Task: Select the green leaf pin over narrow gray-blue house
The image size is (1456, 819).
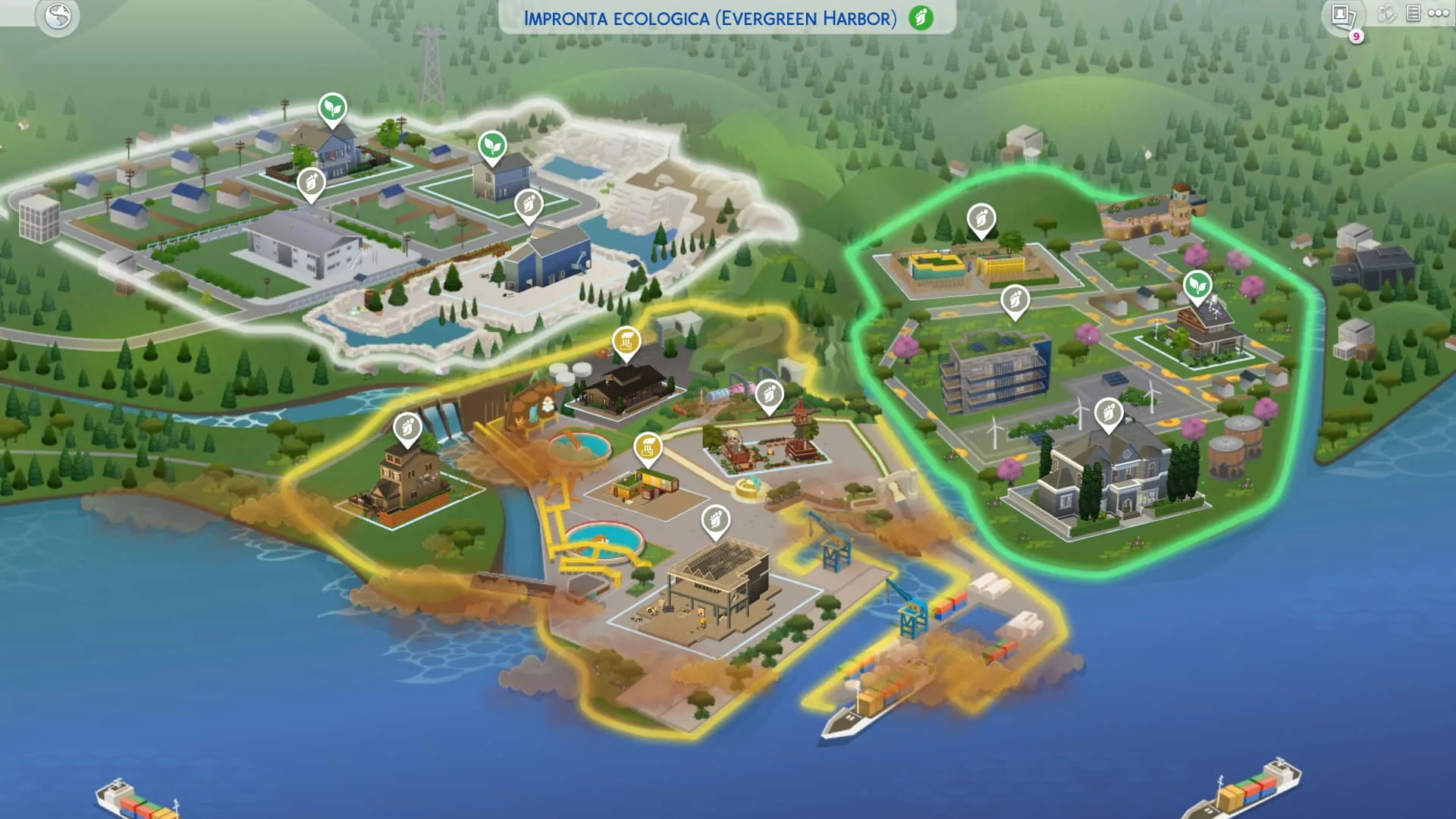Action: point(492,146)
